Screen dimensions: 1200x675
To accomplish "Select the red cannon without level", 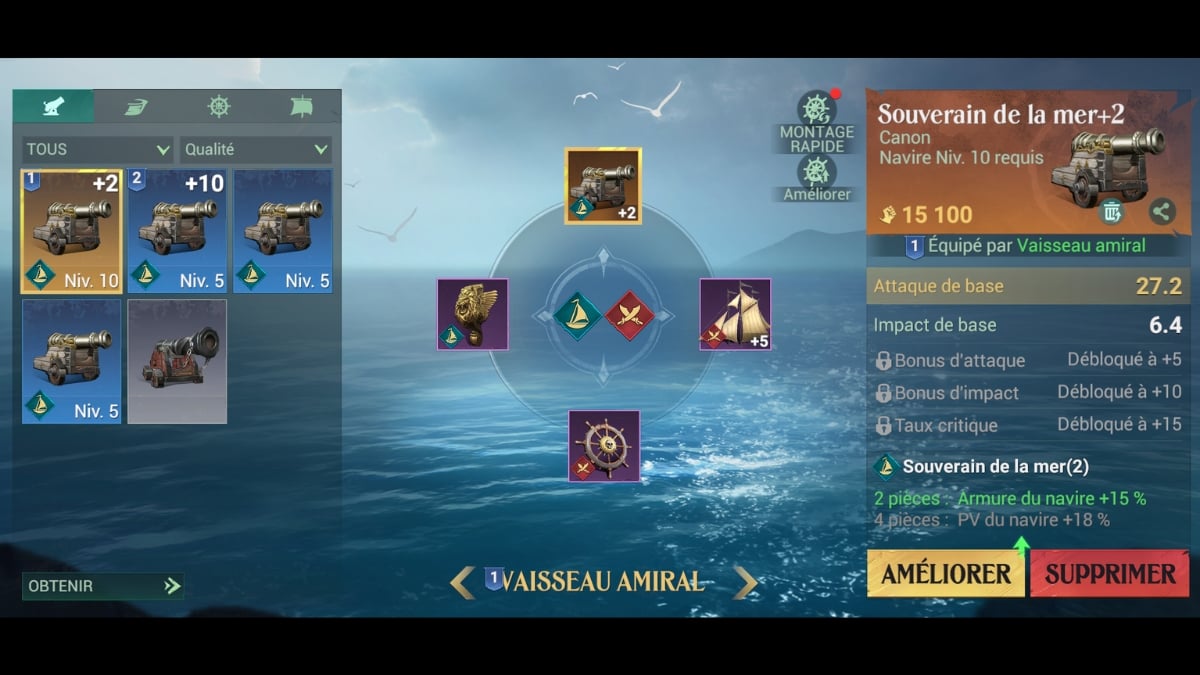I will pos(177,361).
